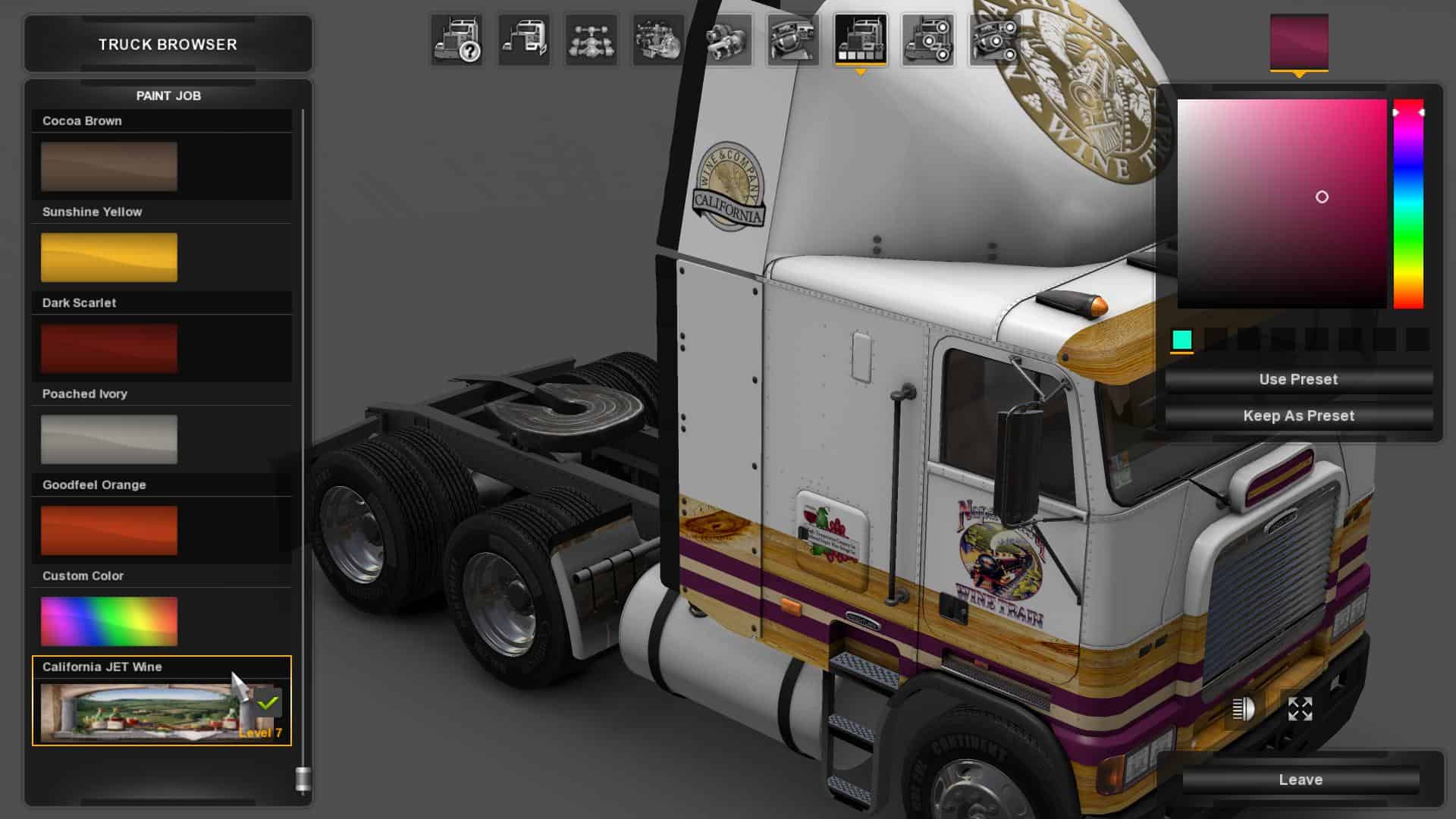Toggle the truck headlights icon
Image resolution: width=1456 pixels, height=819 pixels.
1244,709
